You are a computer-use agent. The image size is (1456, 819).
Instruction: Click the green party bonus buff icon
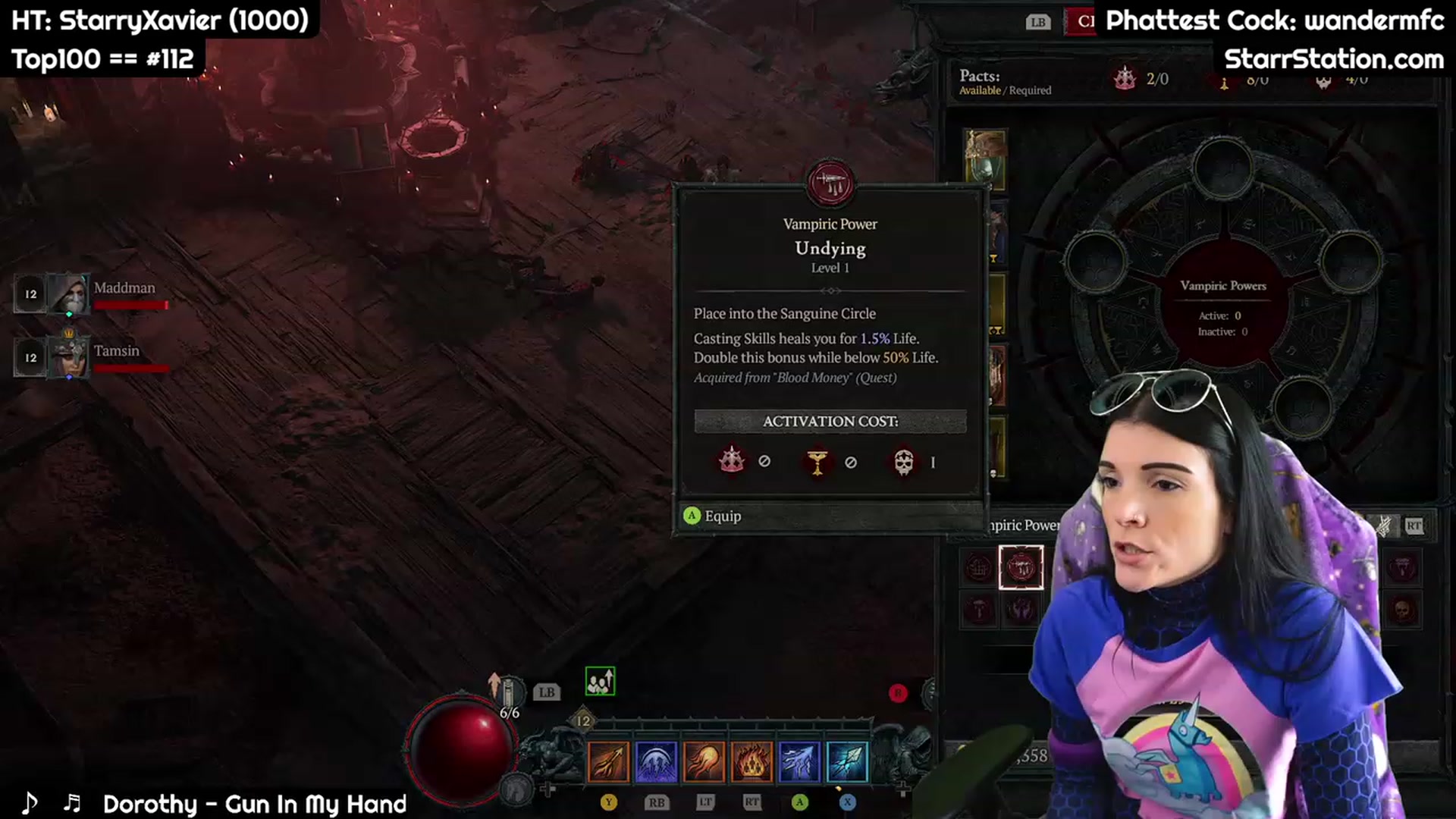[600, 682]
